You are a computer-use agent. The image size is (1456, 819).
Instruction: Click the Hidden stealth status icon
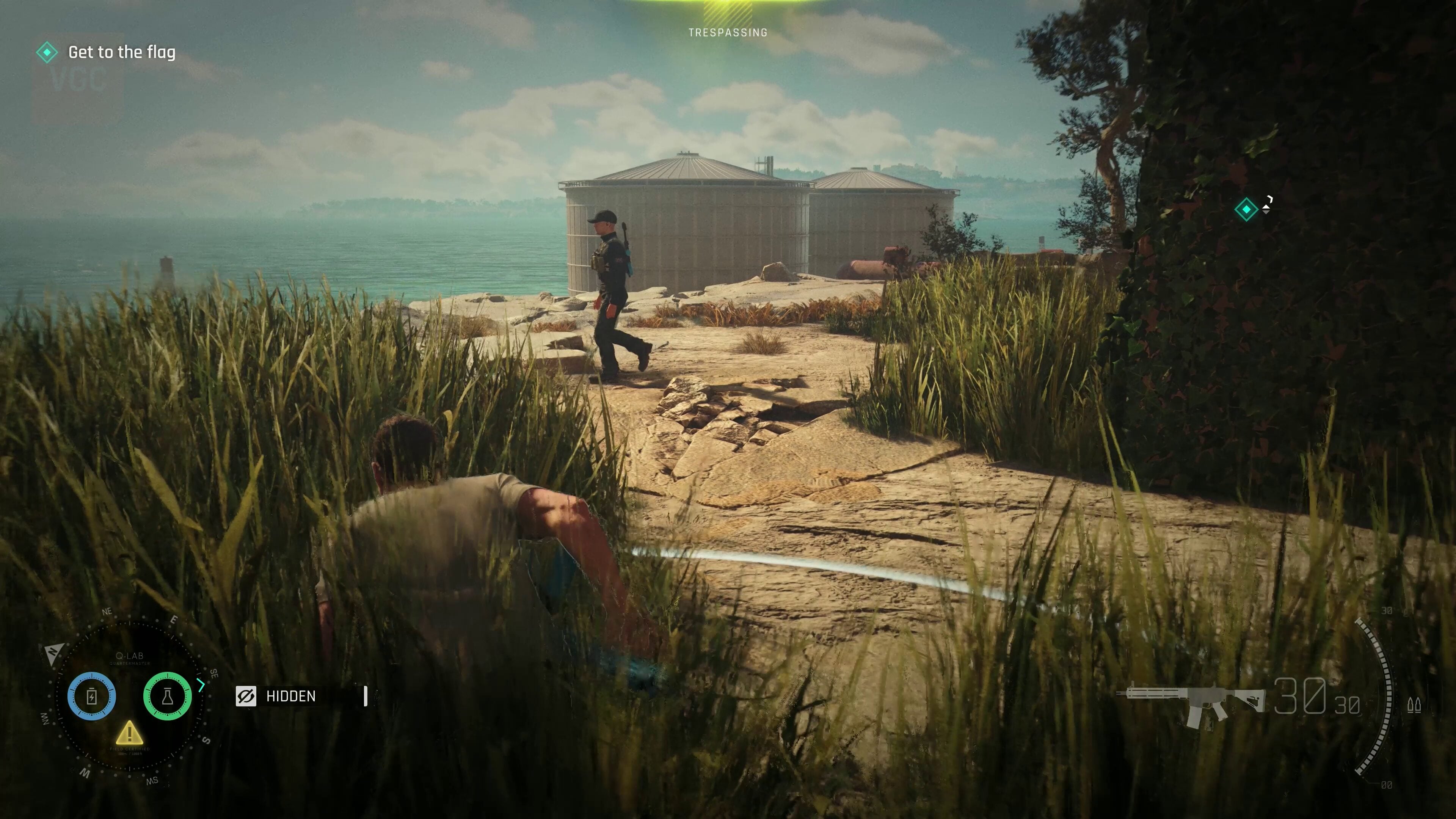246,697
